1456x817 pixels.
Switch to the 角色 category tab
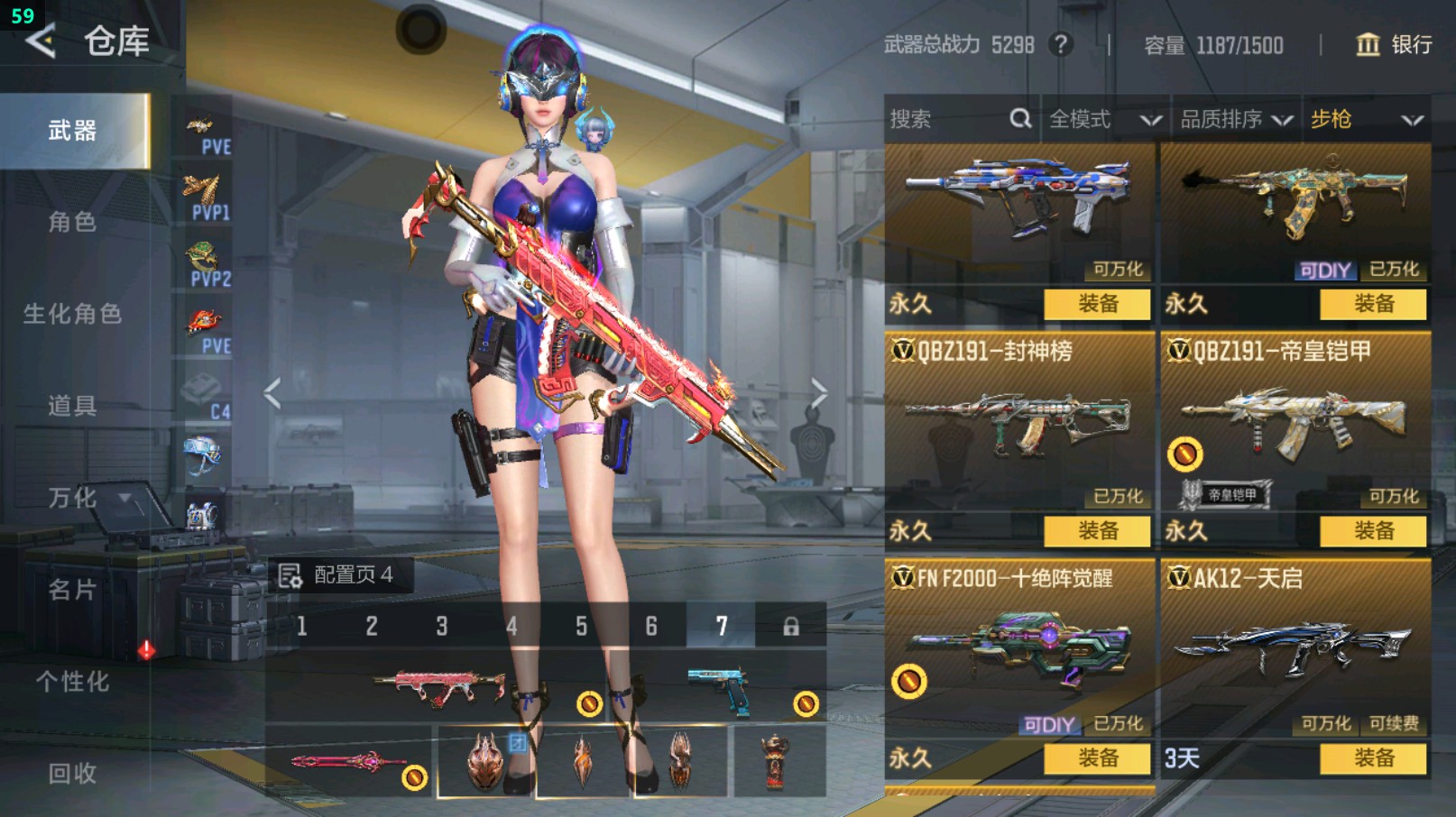click(x=72, y=222)
